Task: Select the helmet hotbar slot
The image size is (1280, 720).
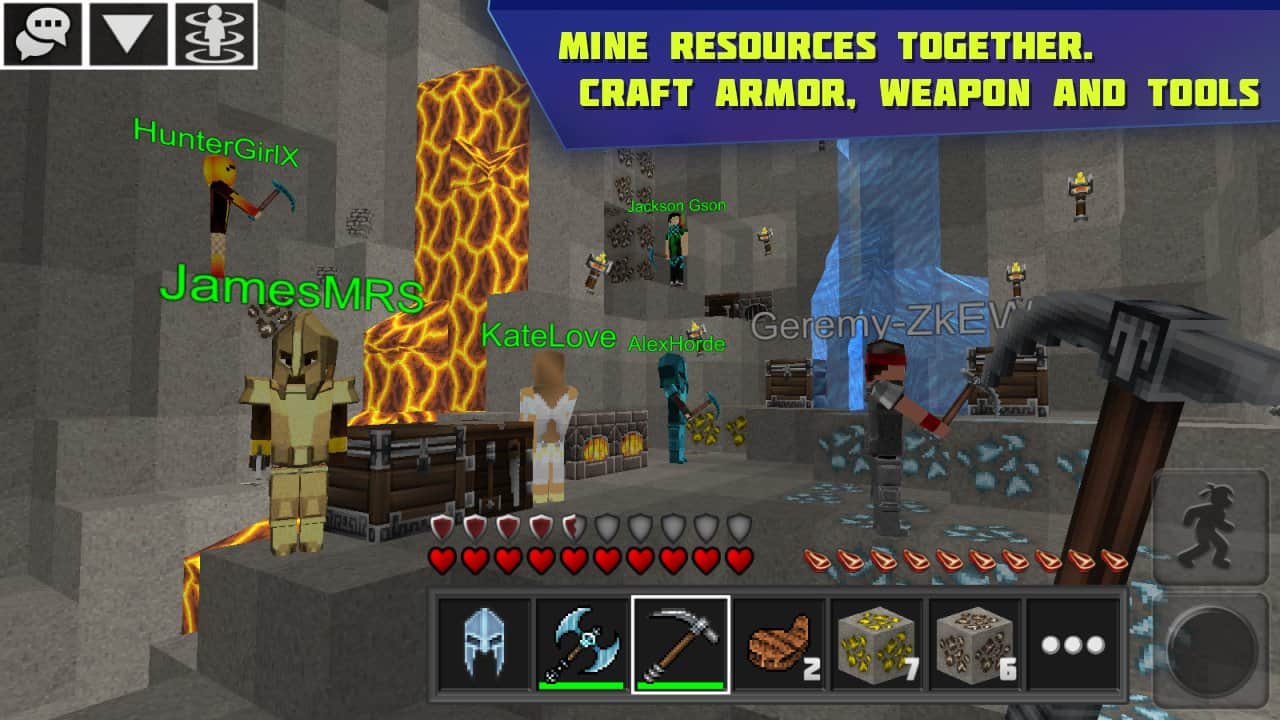Action: (x=484, y=644)
